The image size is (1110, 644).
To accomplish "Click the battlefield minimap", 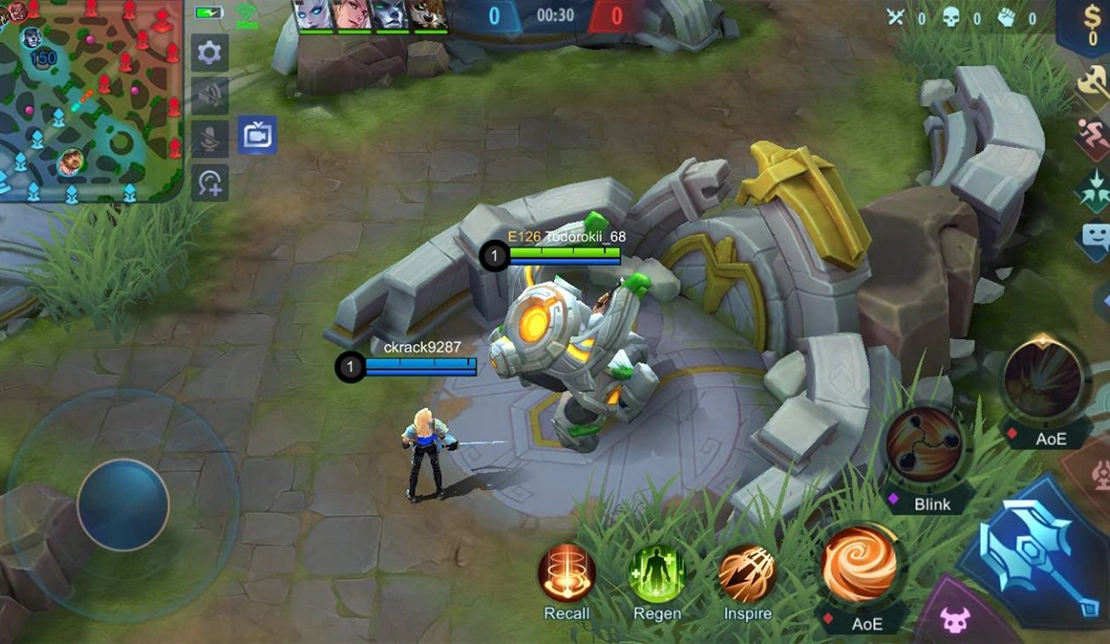I will point(90,100).
